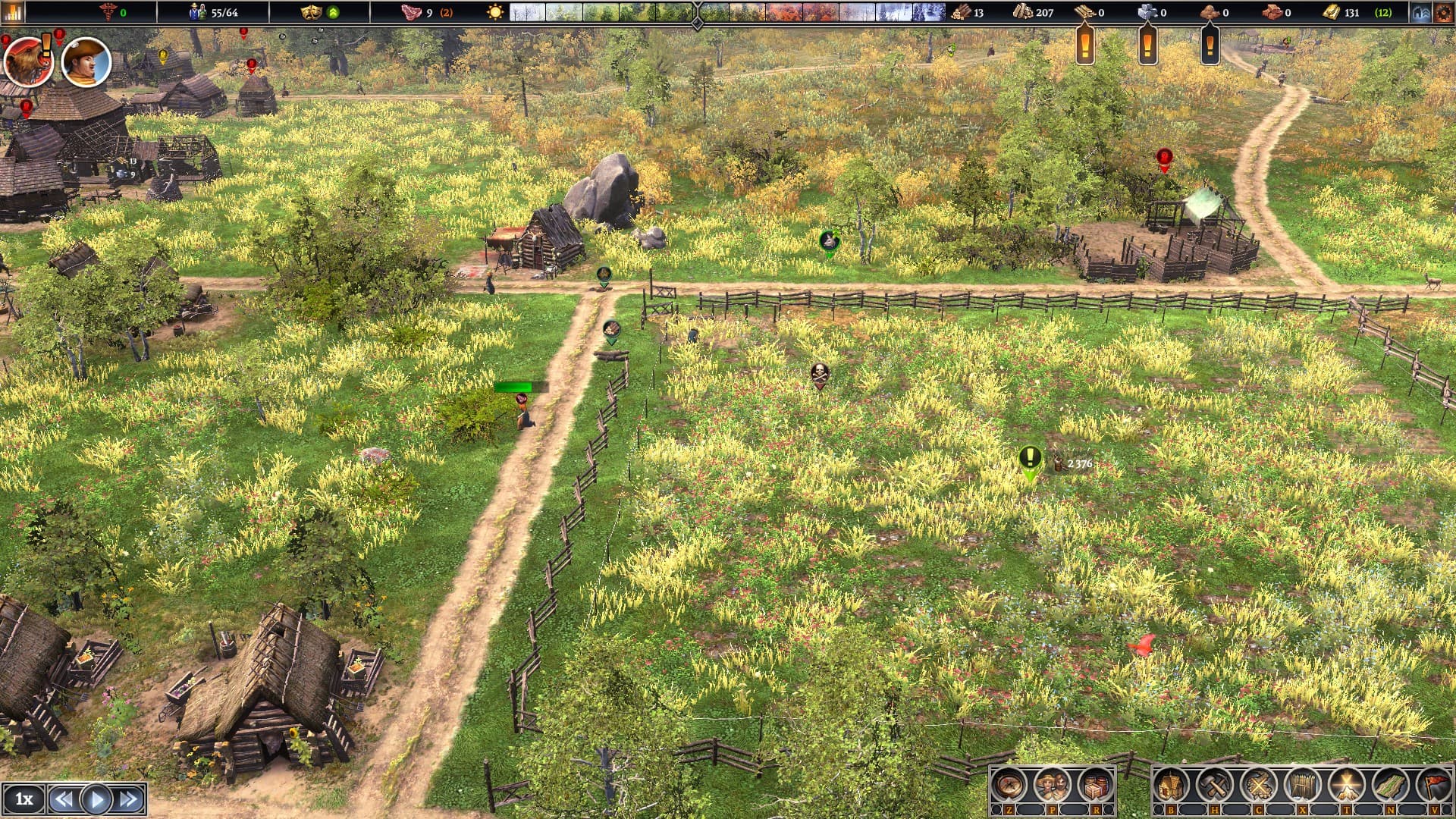Open the statistics bar-chart button

click(13, 12)
